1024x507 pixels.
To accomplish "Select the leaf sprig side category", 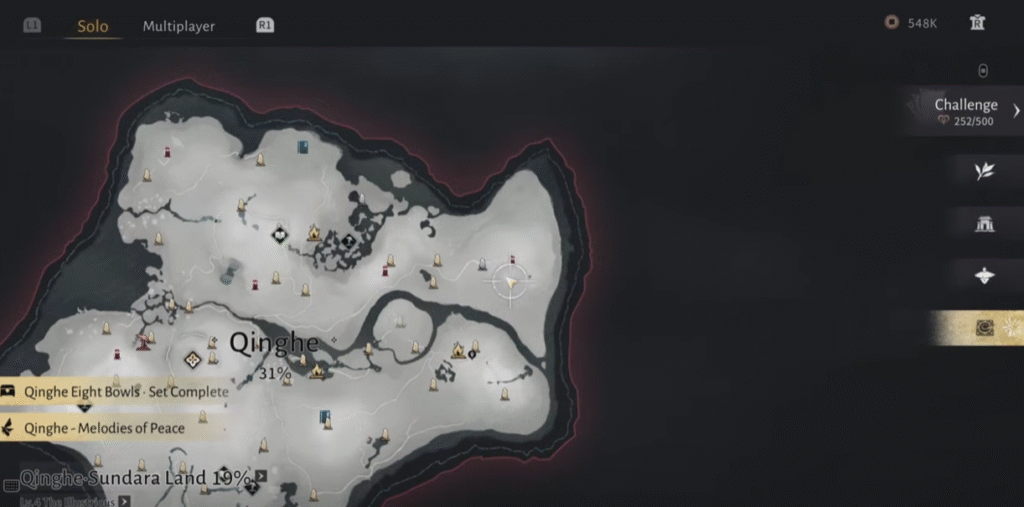I will 984,171.
